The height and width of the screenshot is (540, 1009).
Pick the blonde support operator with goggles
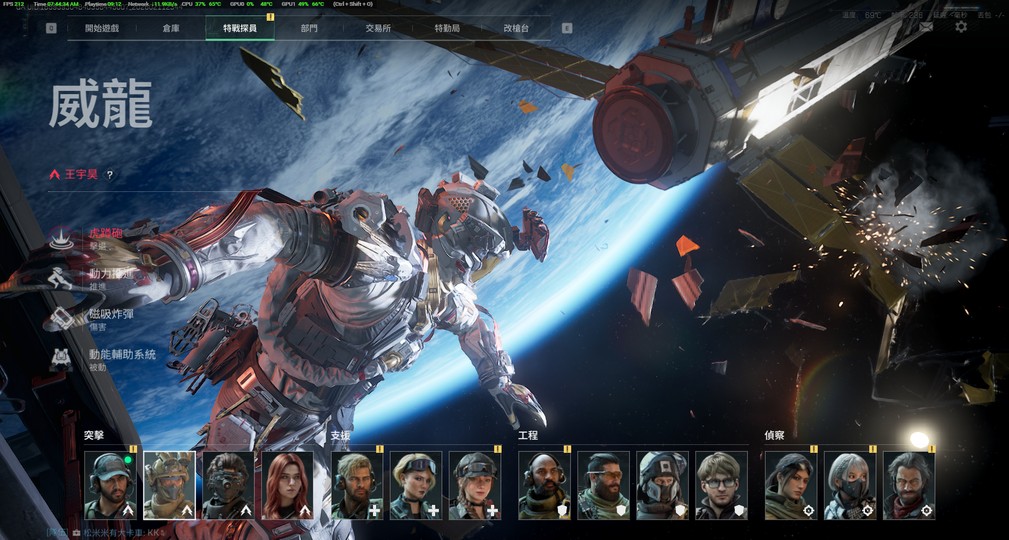[416, 485]
